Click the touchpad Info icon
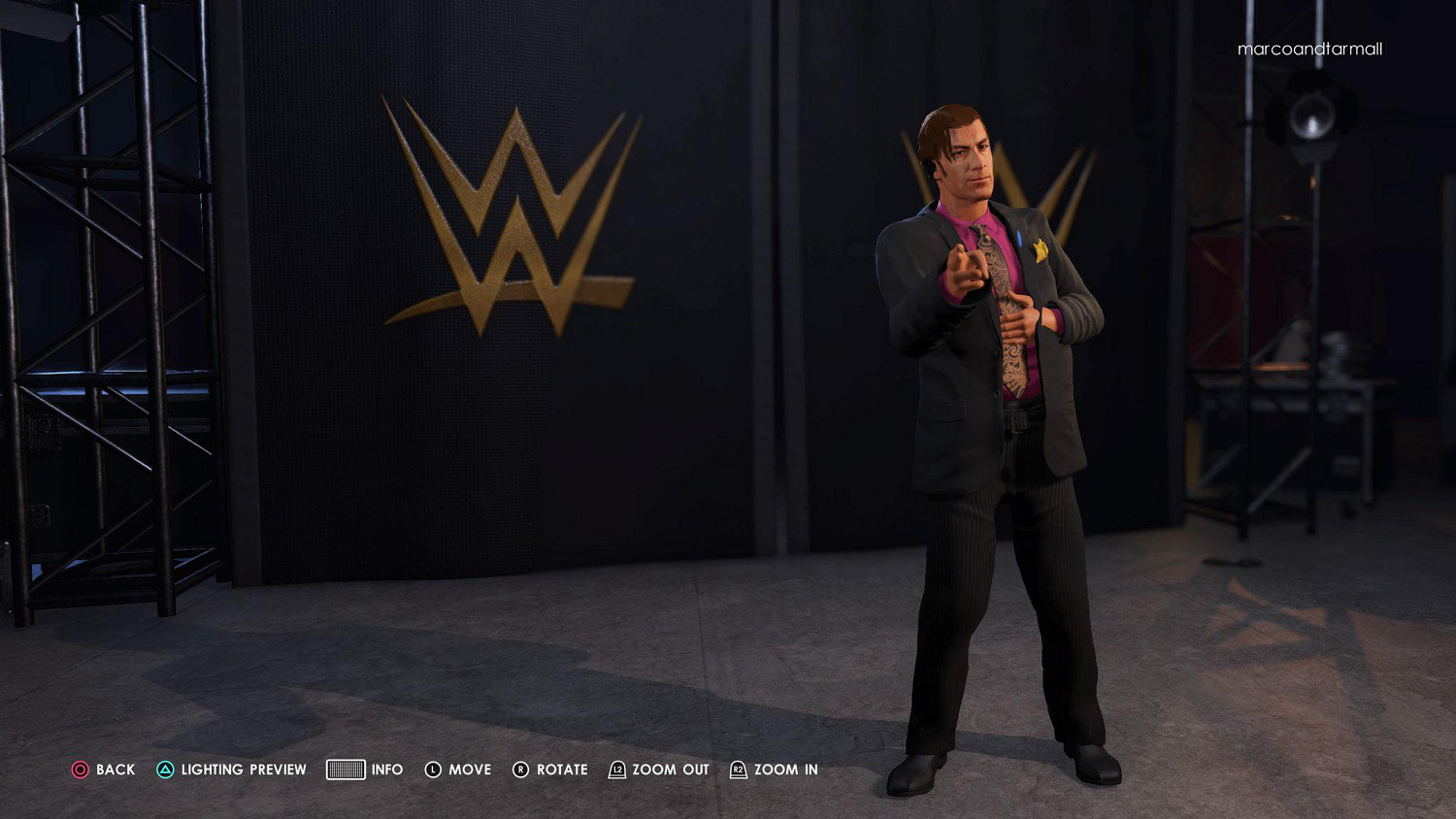 click(345, 769)
